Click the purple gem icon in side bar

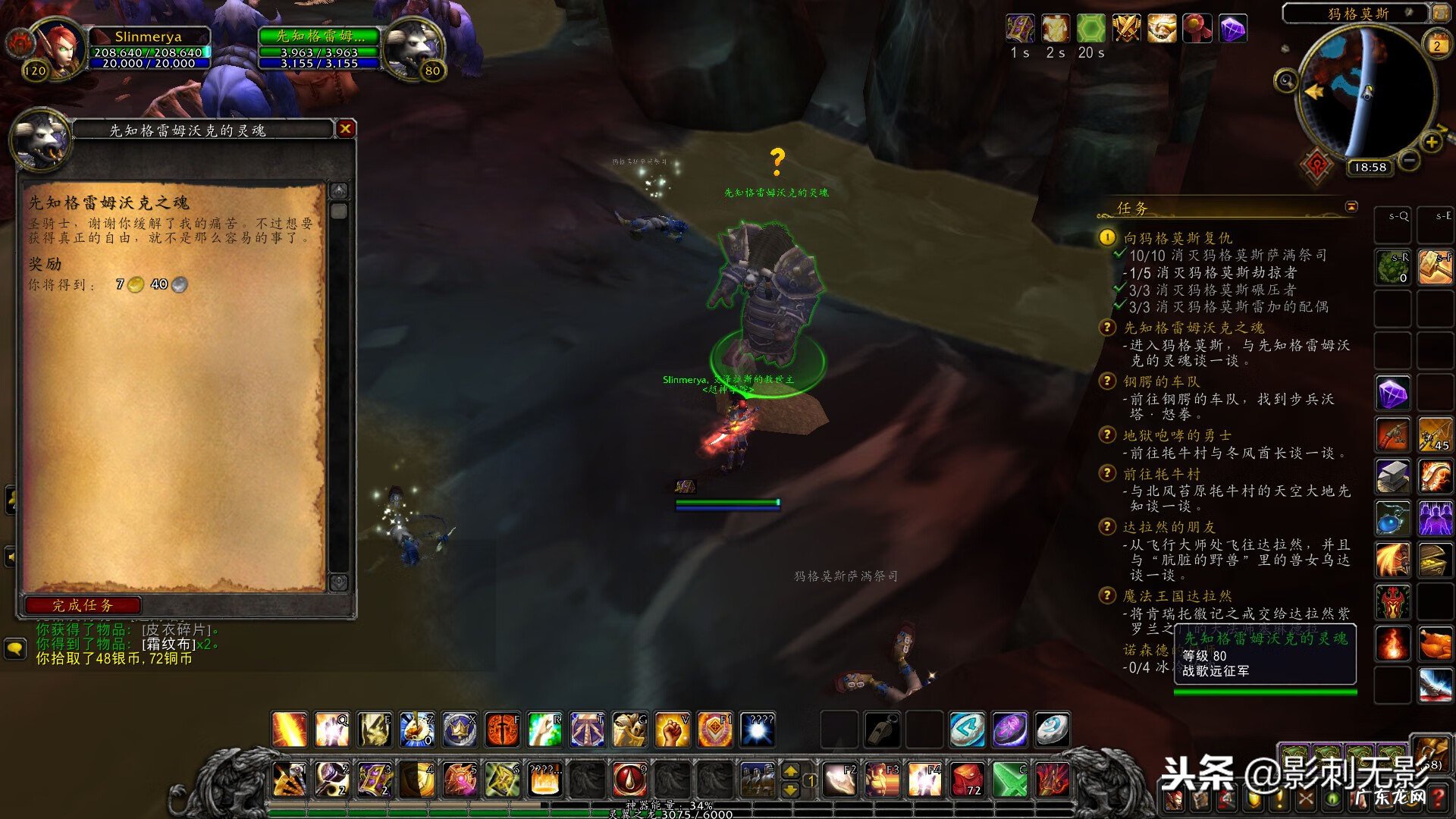point(1393,394)
